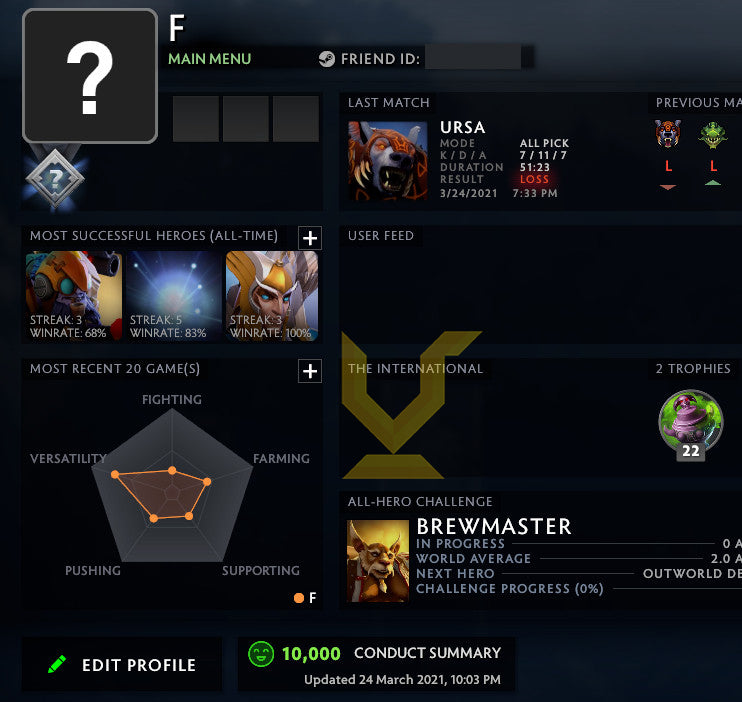Click the Steam Friend ID field
The height and width of the screenshot is (702, 742).
coord(472,59)
